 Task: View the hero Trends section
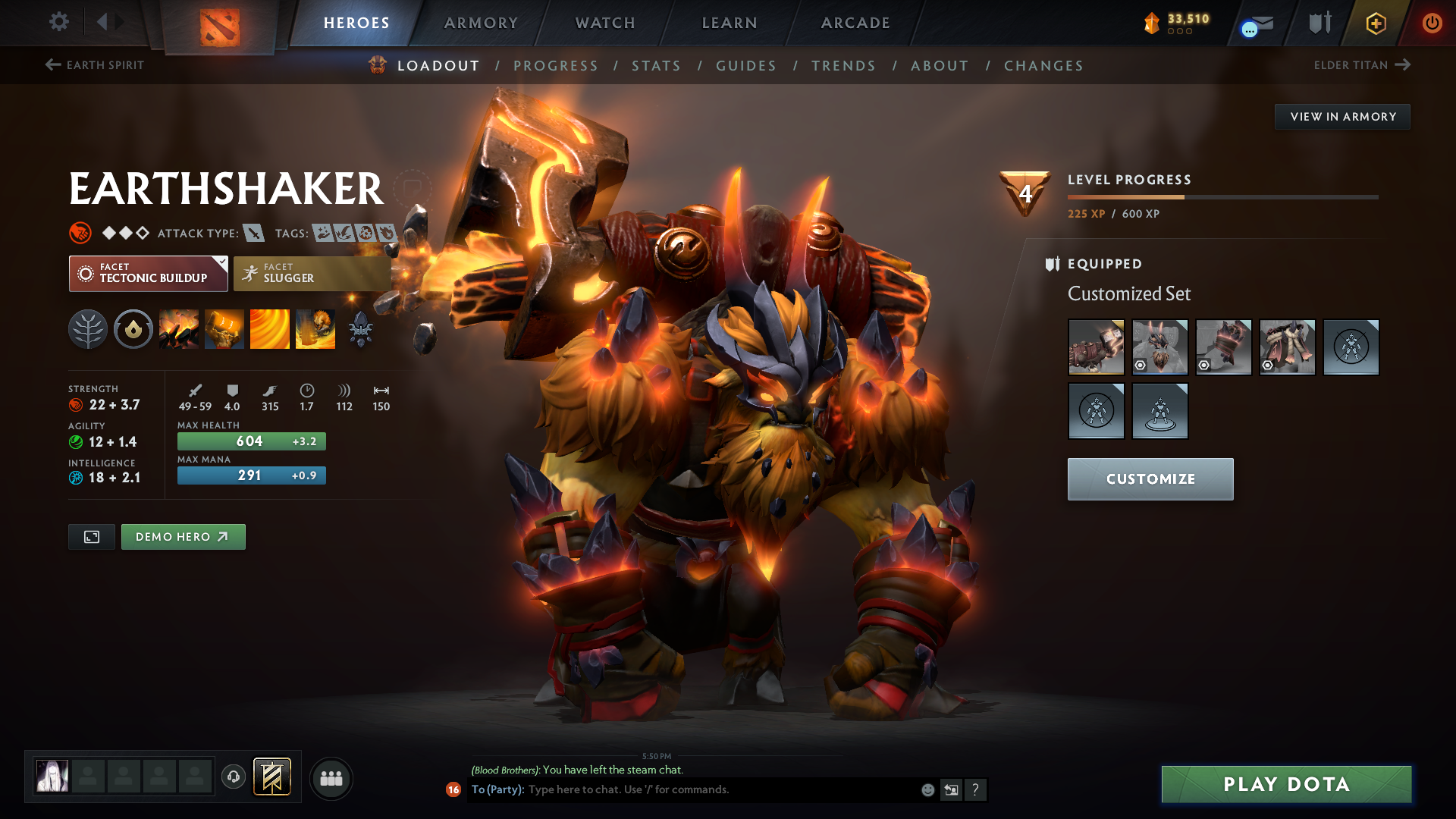tap(843, 66)
